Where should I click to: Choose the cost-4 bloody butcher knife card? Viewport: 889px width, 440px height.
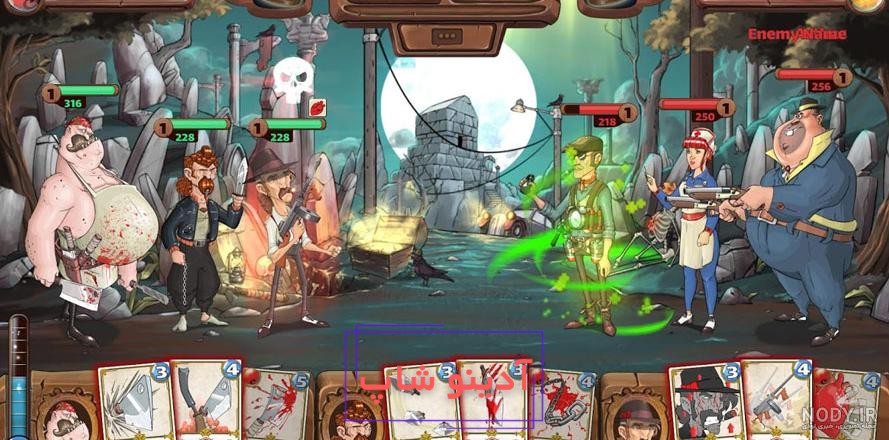(206, 402)
